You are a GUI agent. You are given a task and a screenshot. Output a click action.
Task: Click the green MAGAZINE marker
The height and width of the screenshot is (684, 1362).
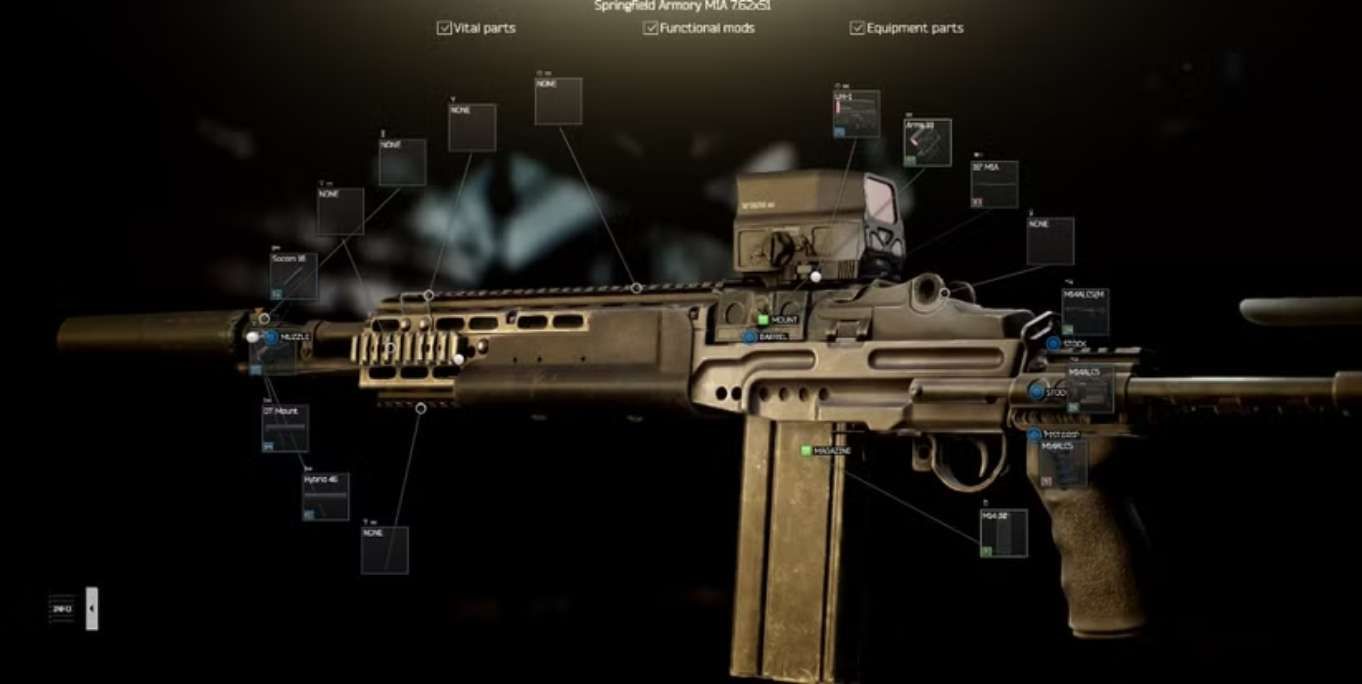click(x=805, y=451)
